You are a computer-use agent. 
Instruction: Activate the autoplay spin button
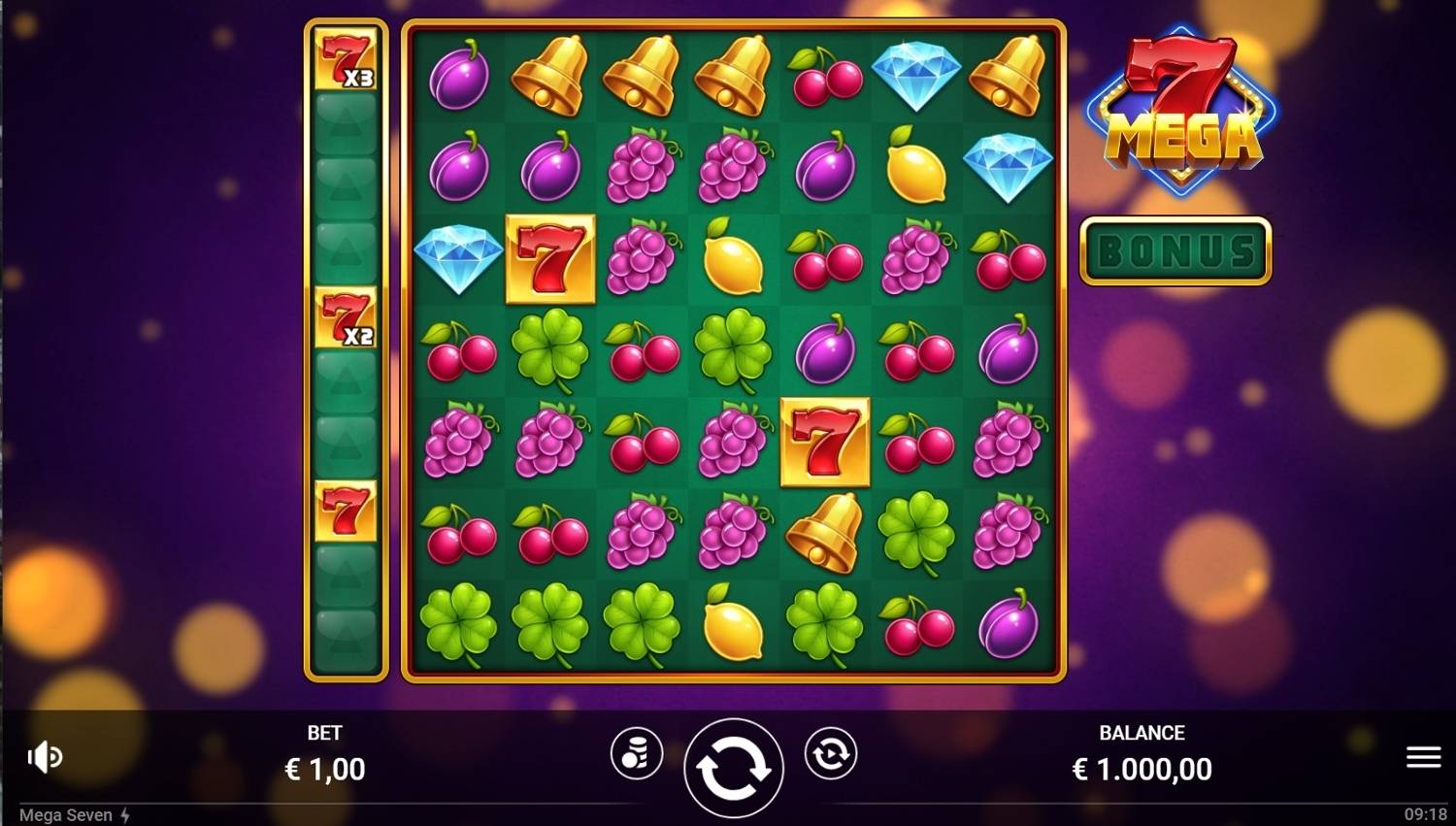[830, 754]
